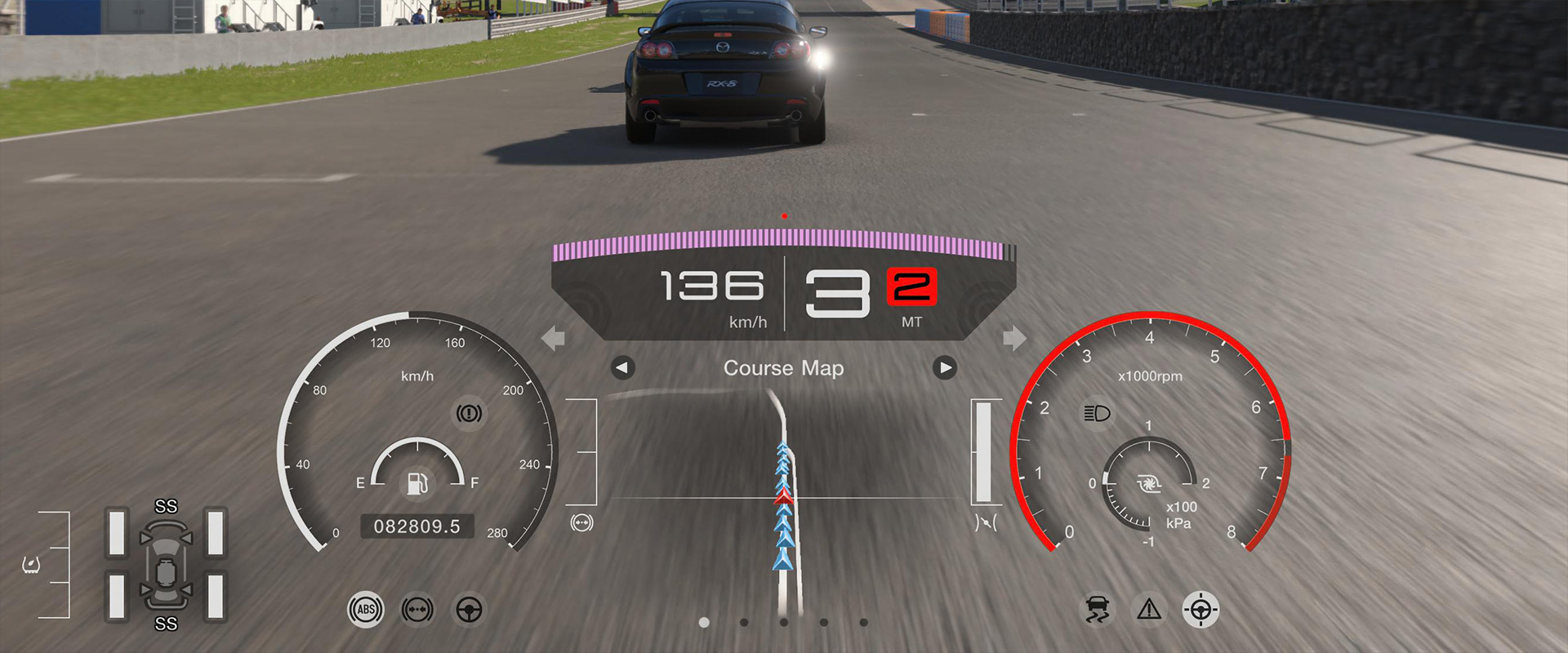Select the highlighted steering assist icon
1568x653 pixels.
1199,607
